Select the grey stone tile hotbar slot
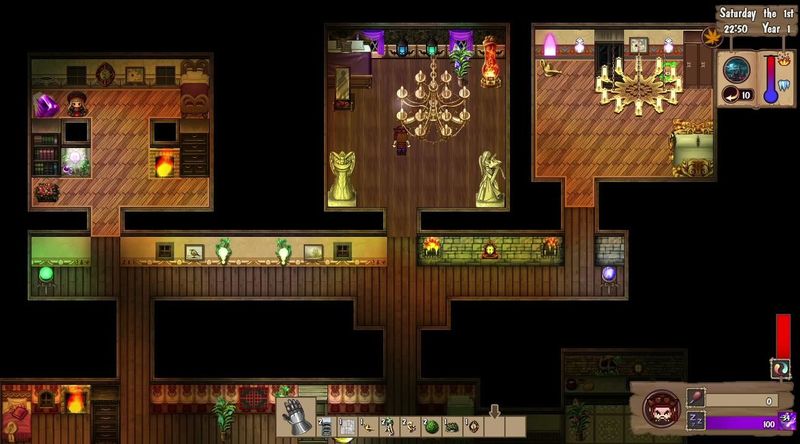This screenshot has width=800, height=444. (346, 427)
